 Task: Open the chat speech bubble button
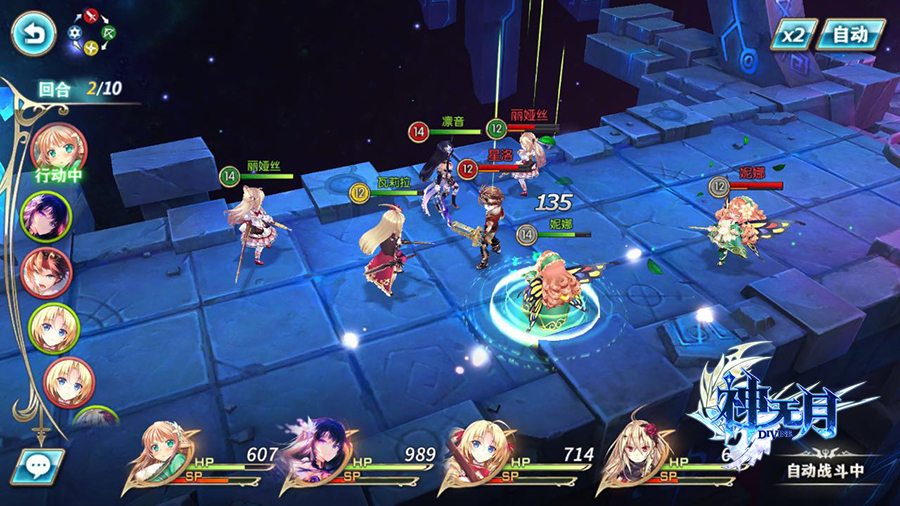point(38,466)
